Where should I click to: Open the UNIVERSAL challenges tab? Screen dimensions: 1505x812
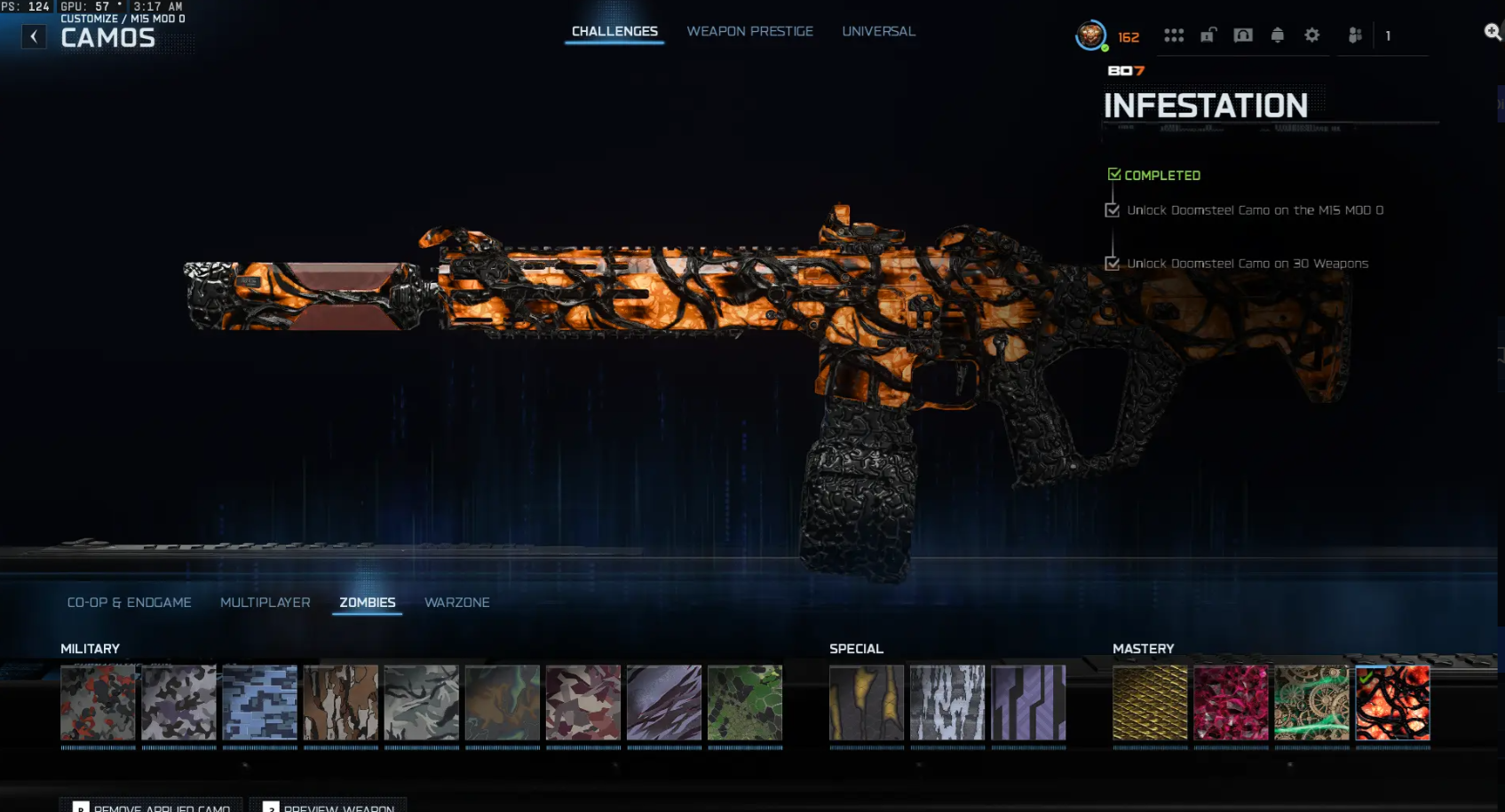pyautogui.click(x=878, y=30)
